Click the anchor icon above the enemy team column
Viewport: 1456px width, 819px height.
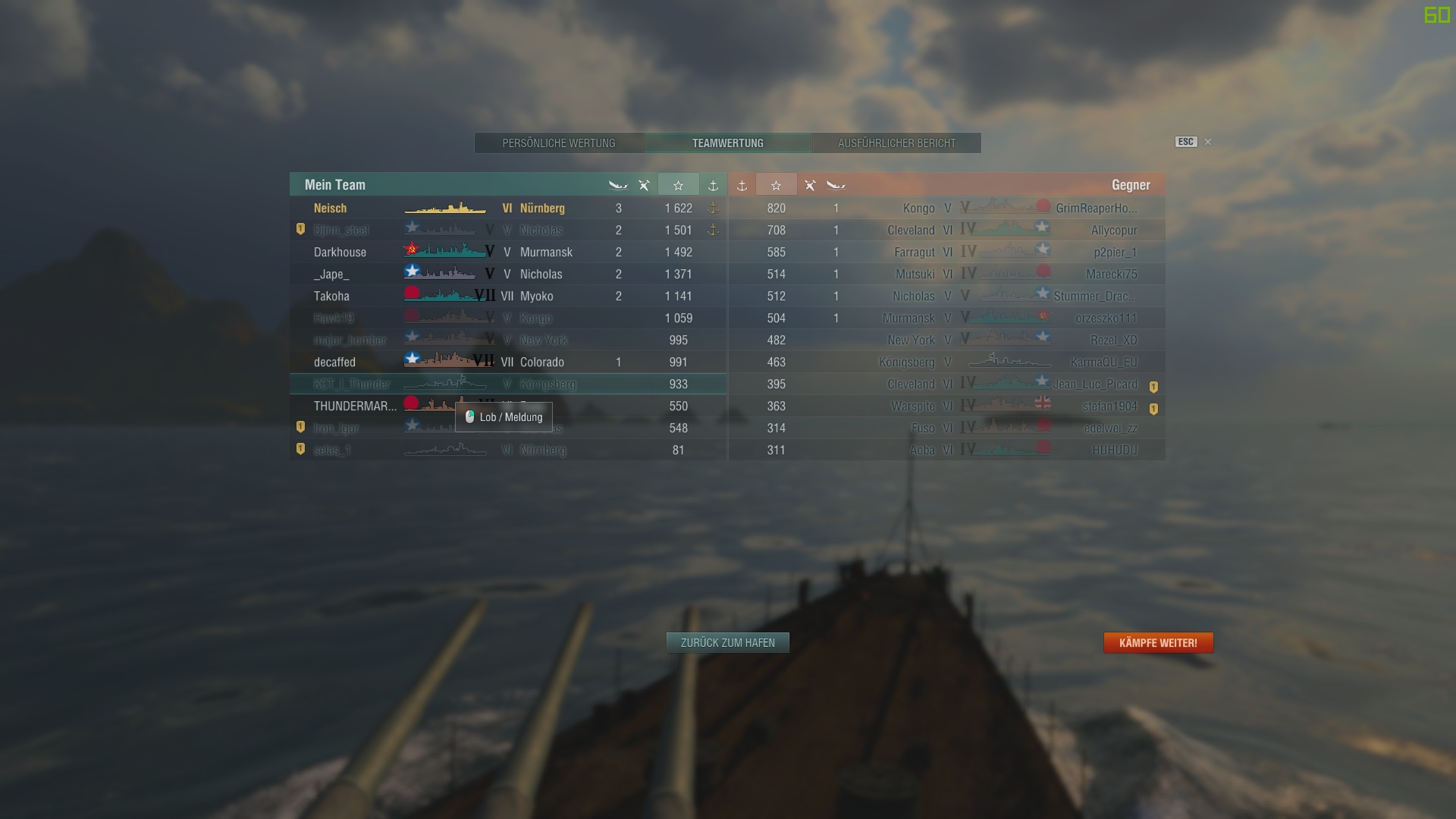click(x=742, y=184)
